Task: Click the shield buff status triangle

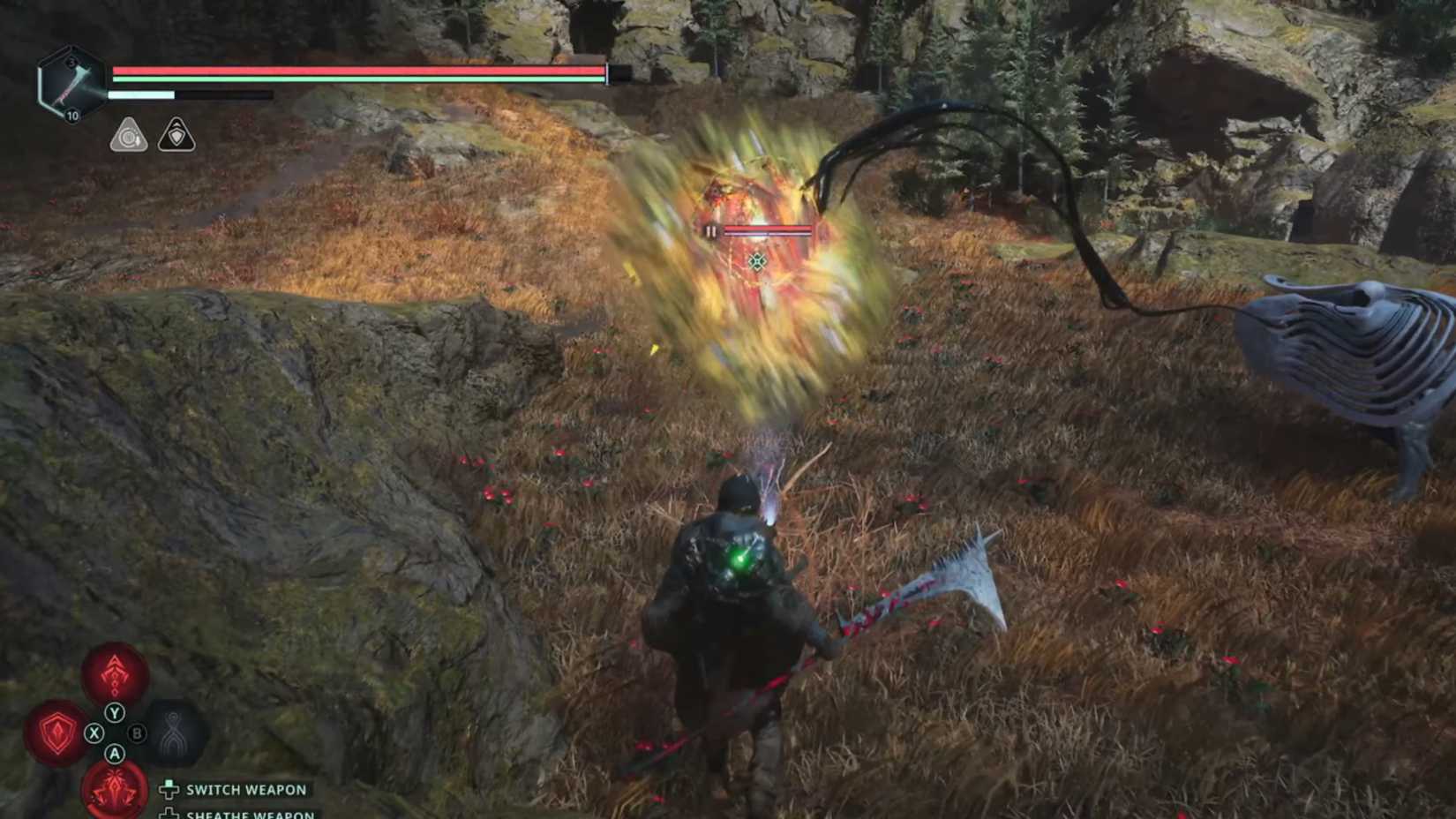Action: tap(176, 135)
